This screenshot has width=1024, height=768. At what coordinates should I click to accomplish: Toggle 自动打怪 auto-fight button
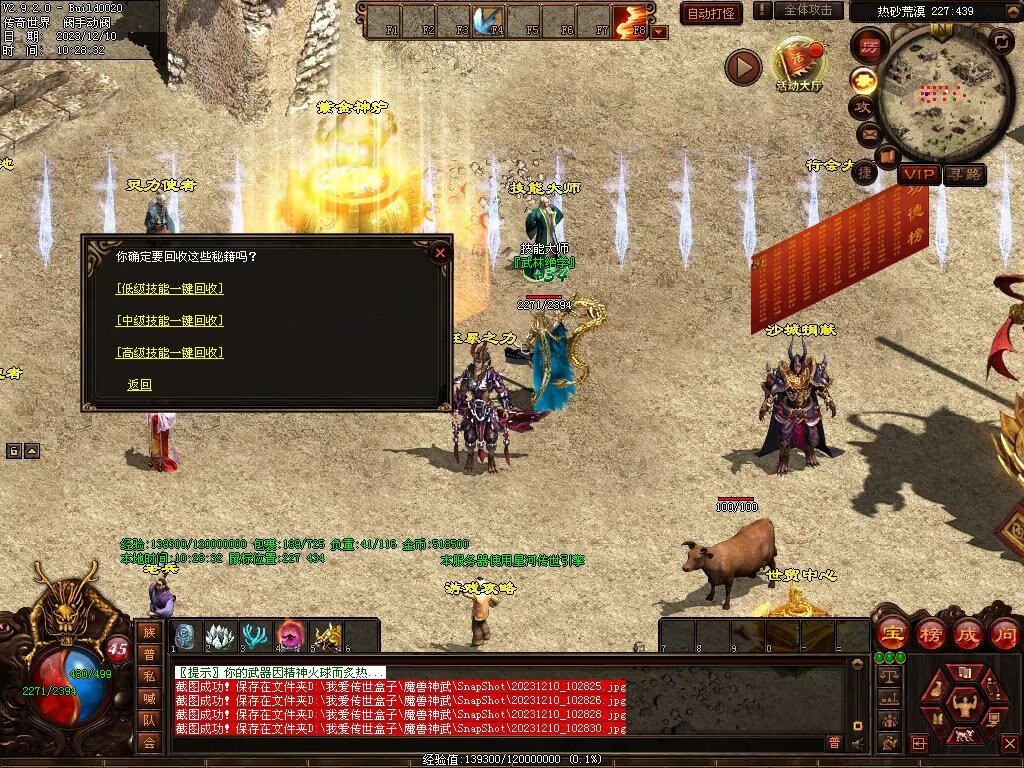(x=711, y=13)
